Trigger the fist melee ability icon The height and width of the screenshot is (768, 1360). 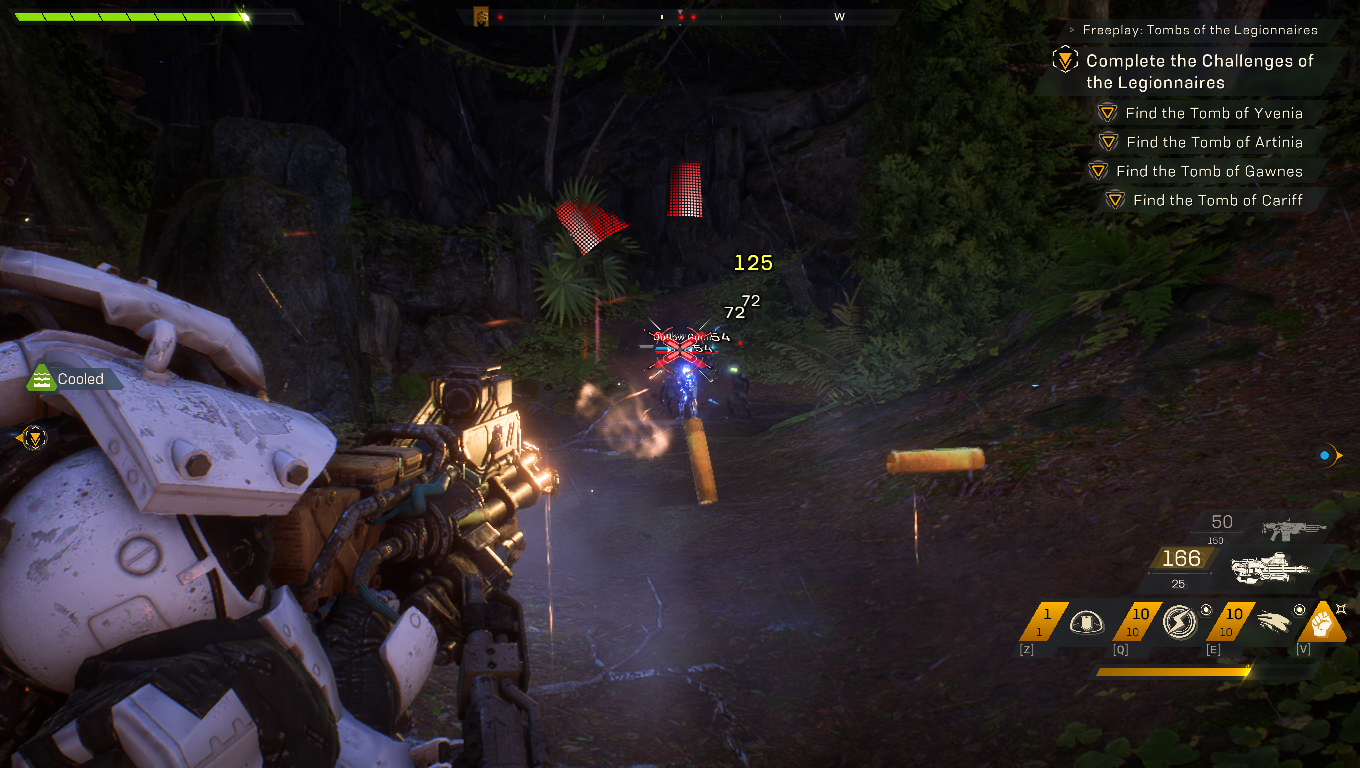(1321, 623)
